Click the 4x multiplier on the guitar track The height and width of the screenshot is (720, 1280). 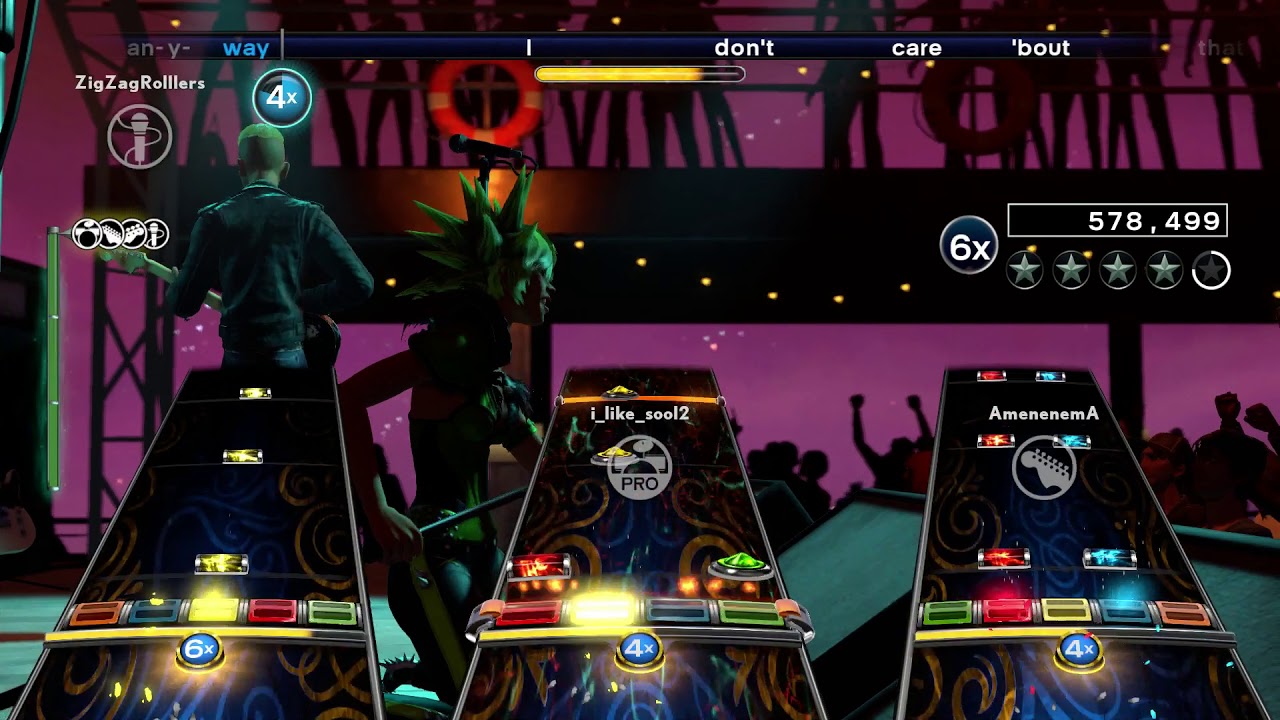[x=1079, y=650]
